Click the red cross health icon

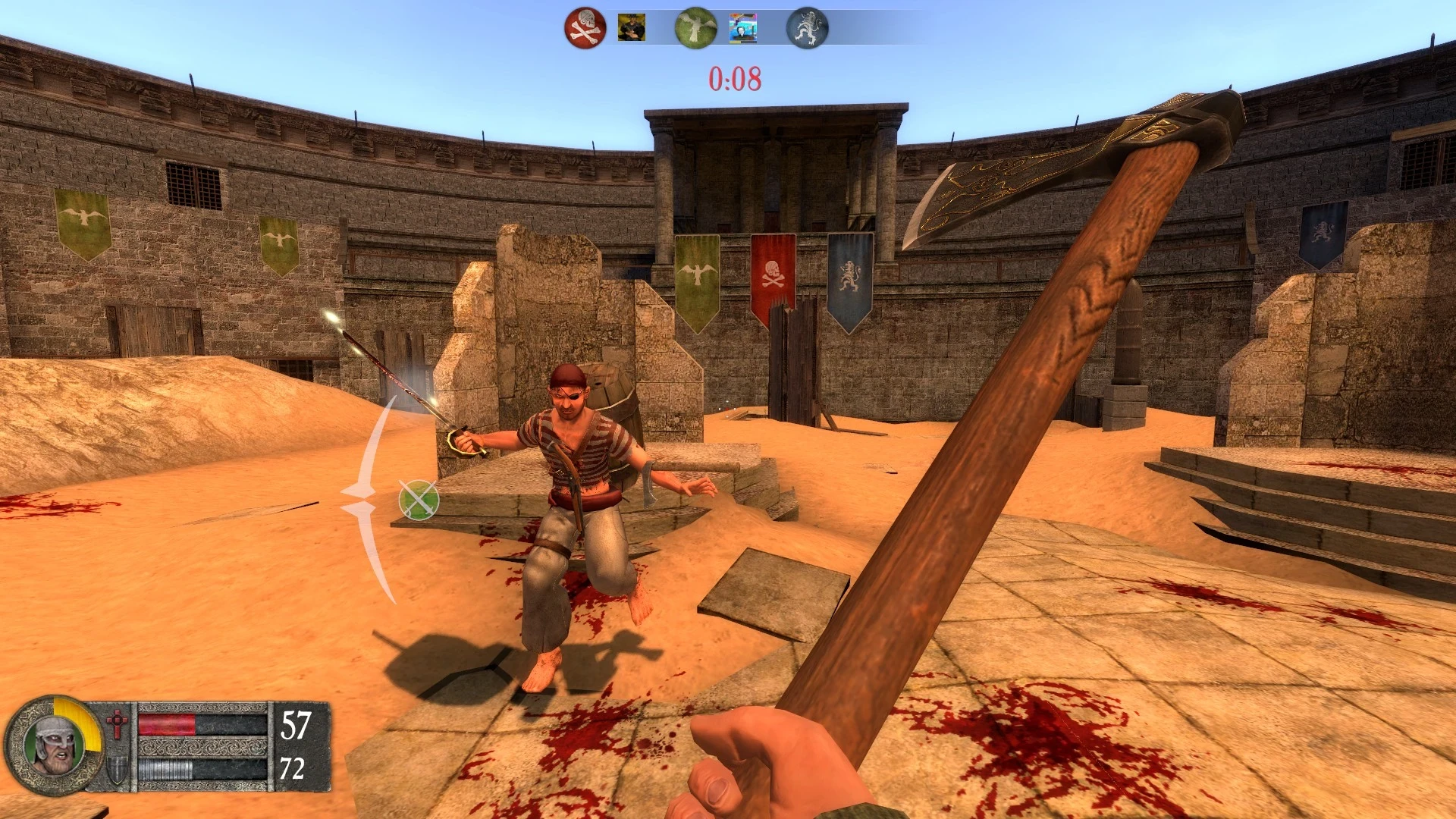click(117, 723)
